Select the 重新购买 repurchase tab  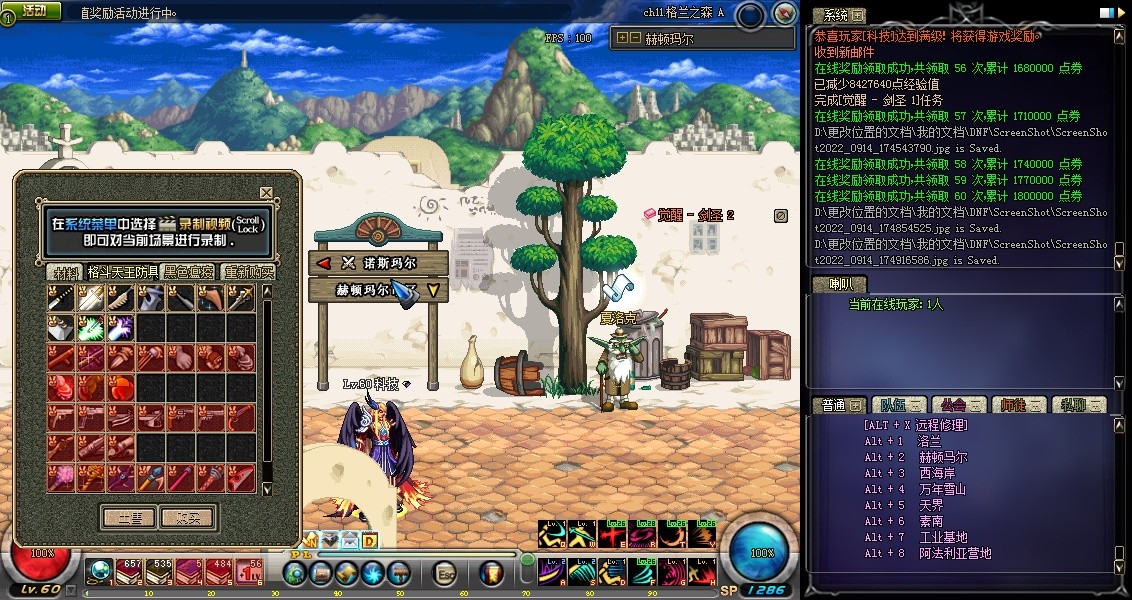tap(248, 272)
